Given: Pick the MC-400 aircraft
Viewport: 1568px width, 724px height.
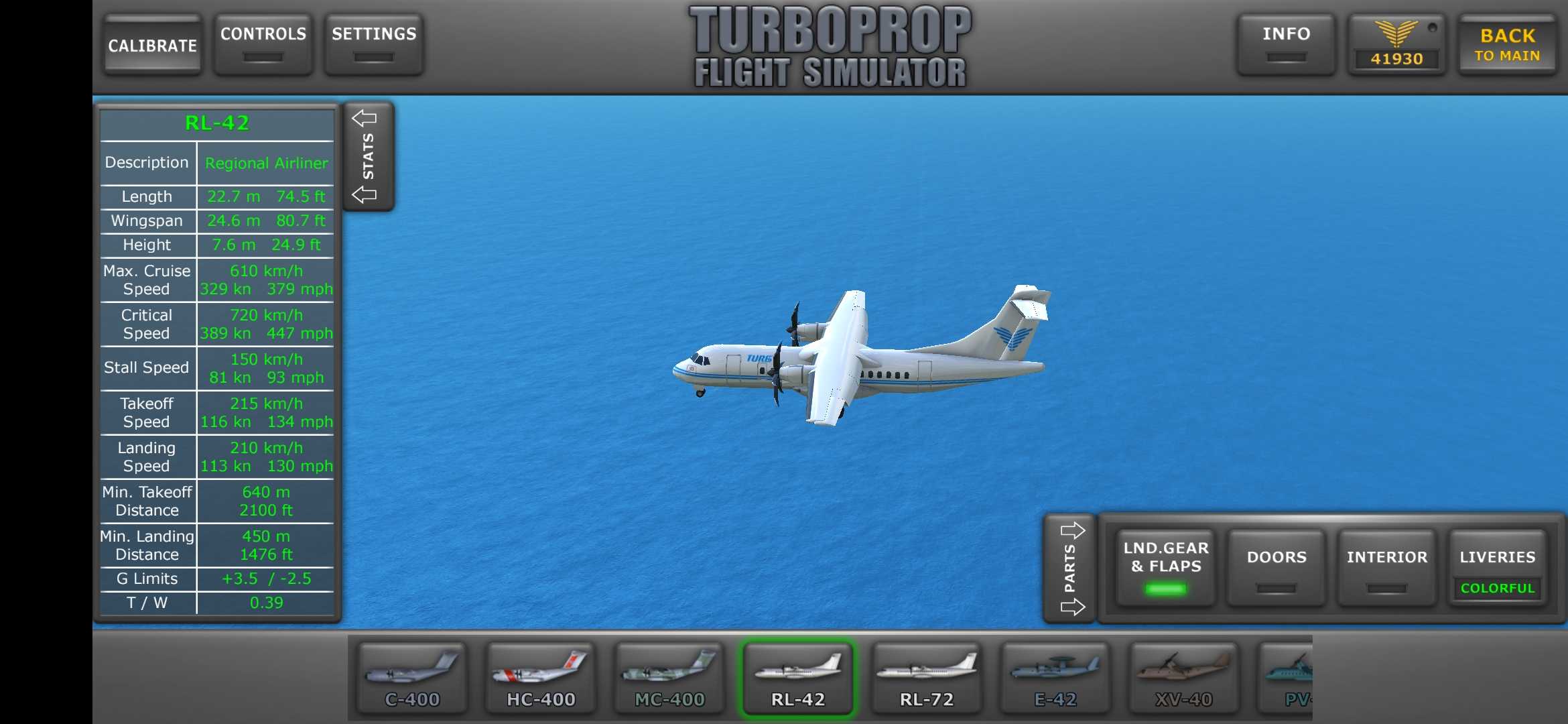Looking at the screenshot, I should click(x=669, y=678).
